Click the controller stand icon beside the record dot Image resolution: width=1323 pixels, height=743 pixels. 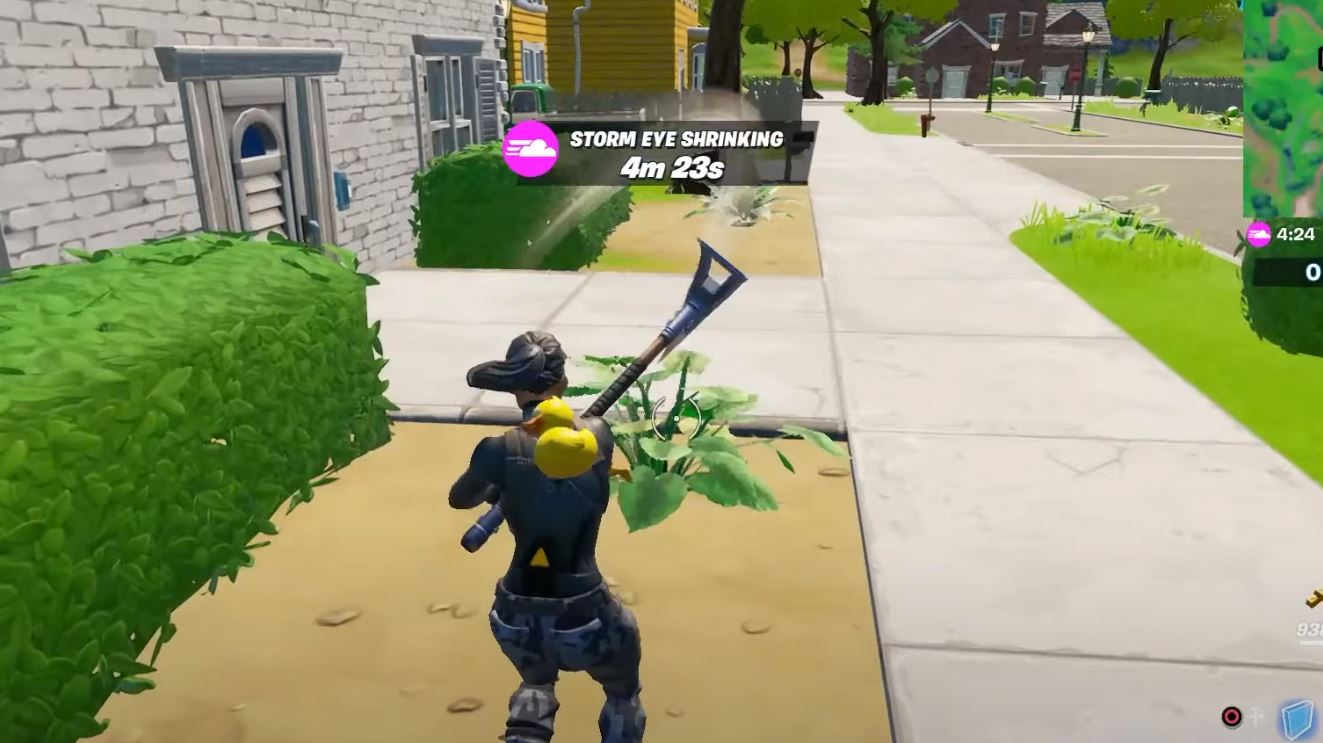pyautogui.click(x=1256, y=714)
